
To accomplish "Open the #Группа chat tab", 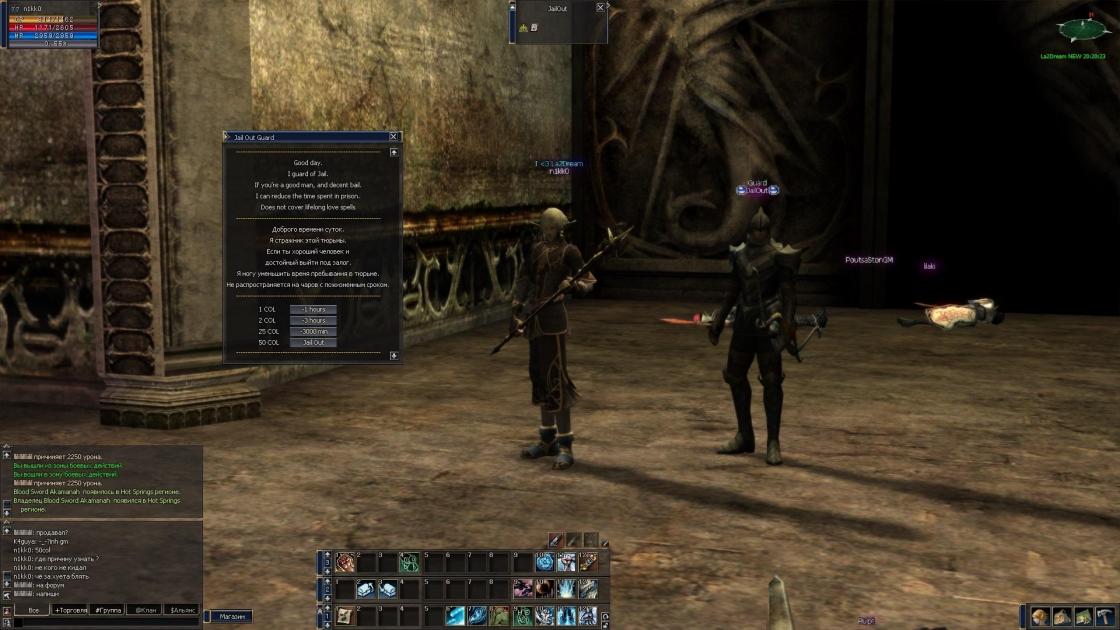I will tap(108, 609).
